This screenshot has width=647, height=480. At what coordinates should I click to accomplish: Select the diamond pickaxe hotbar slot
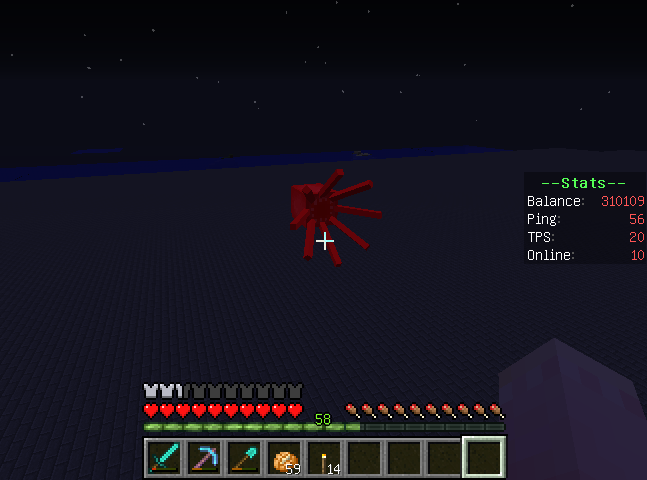click(x=204, y=457)
